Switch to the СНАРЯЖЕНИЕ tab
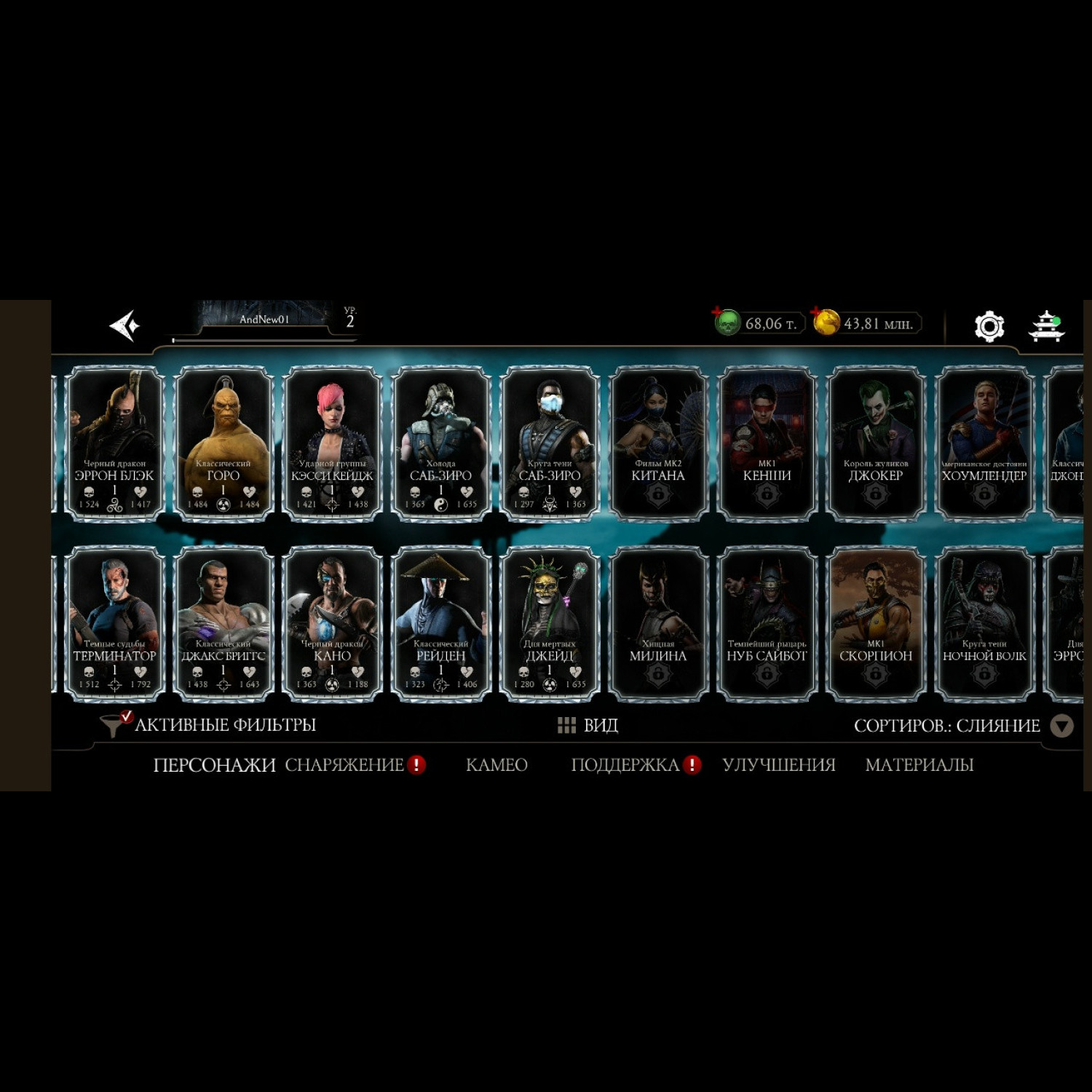This screenshot has width=1092, height=1092. coord(344,765)
